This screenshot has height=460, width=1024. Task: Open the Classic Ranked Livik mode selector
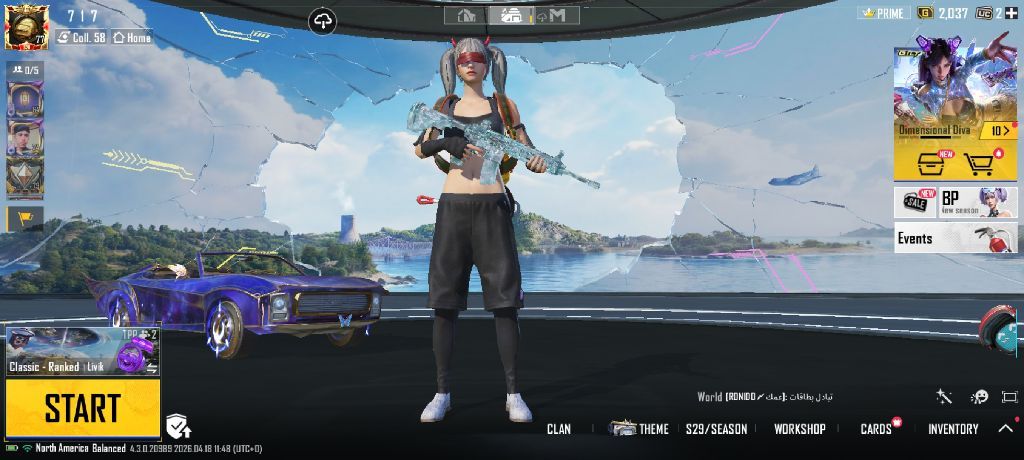82,351
